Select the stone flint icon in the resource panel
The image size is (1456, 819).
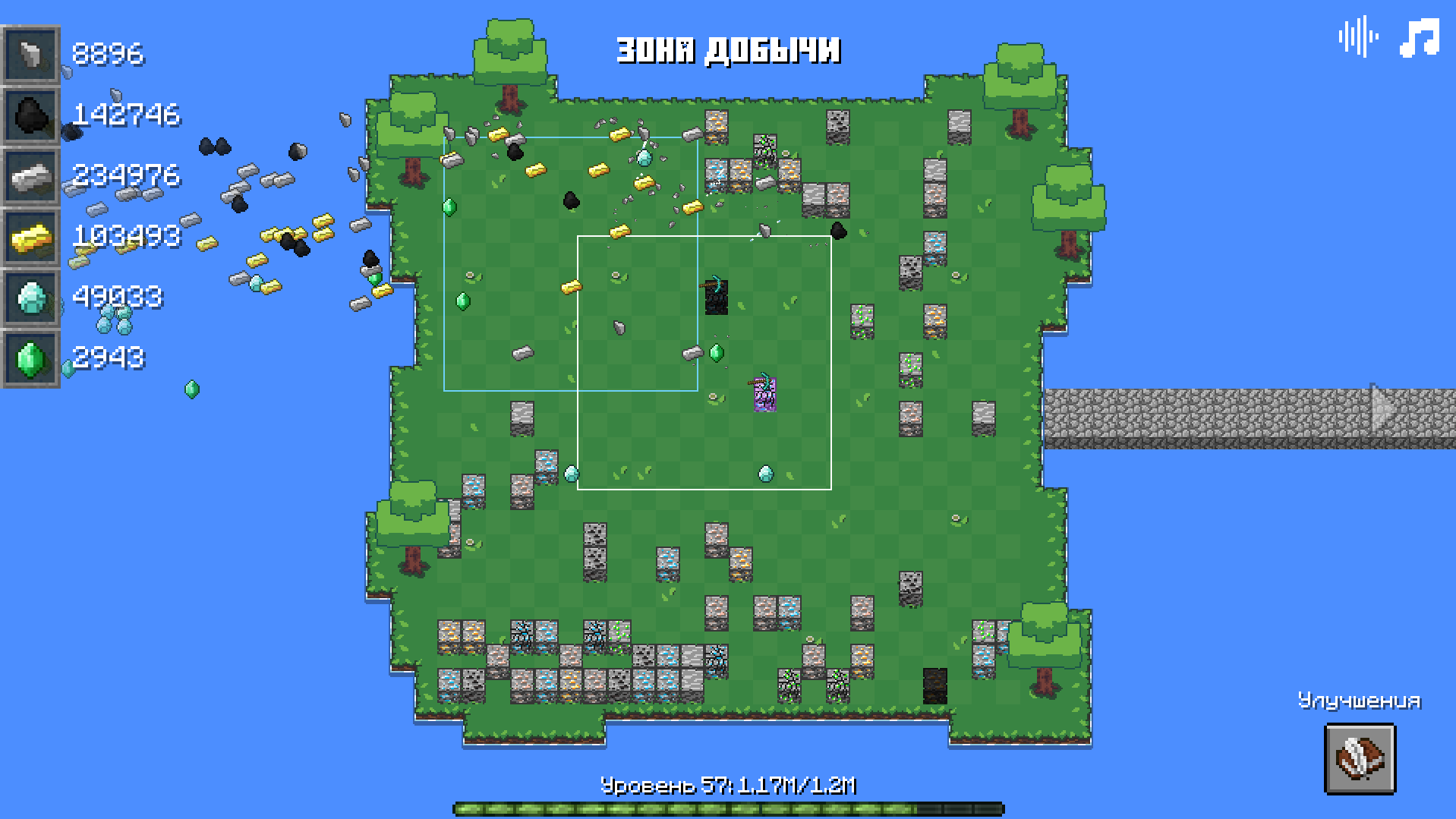tap(30, 55)
